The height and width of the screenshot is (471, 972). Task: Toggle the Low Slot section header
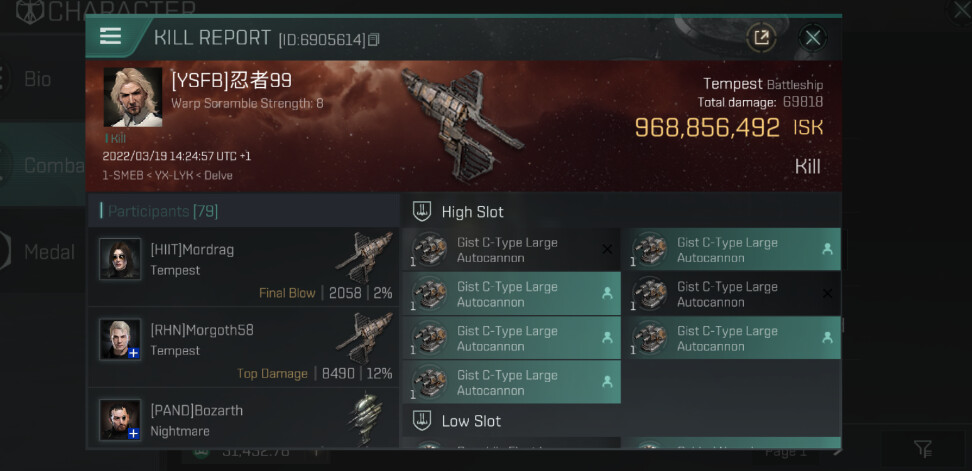click(x=470, y=421)
